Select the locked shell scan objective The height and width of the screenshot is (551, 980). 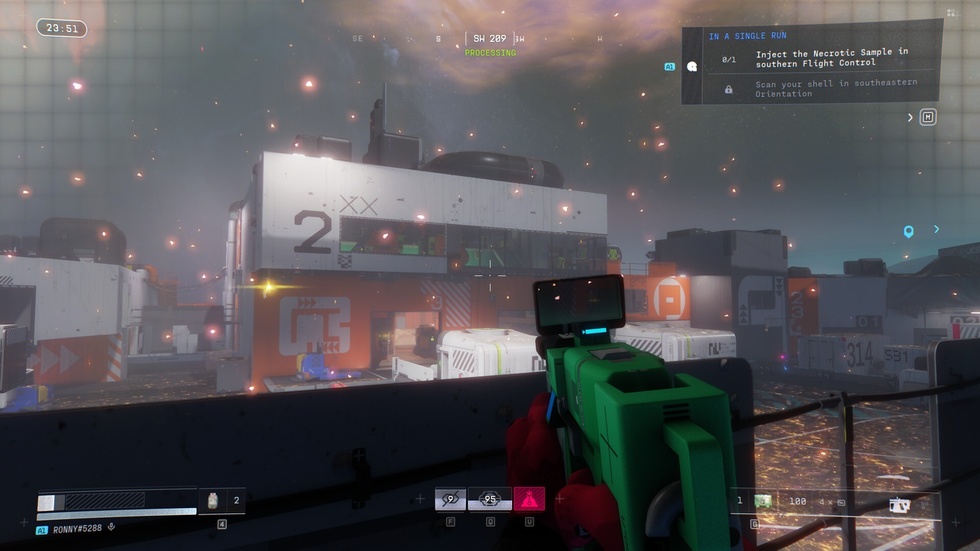pyautogui.click(x=831, y=90)
